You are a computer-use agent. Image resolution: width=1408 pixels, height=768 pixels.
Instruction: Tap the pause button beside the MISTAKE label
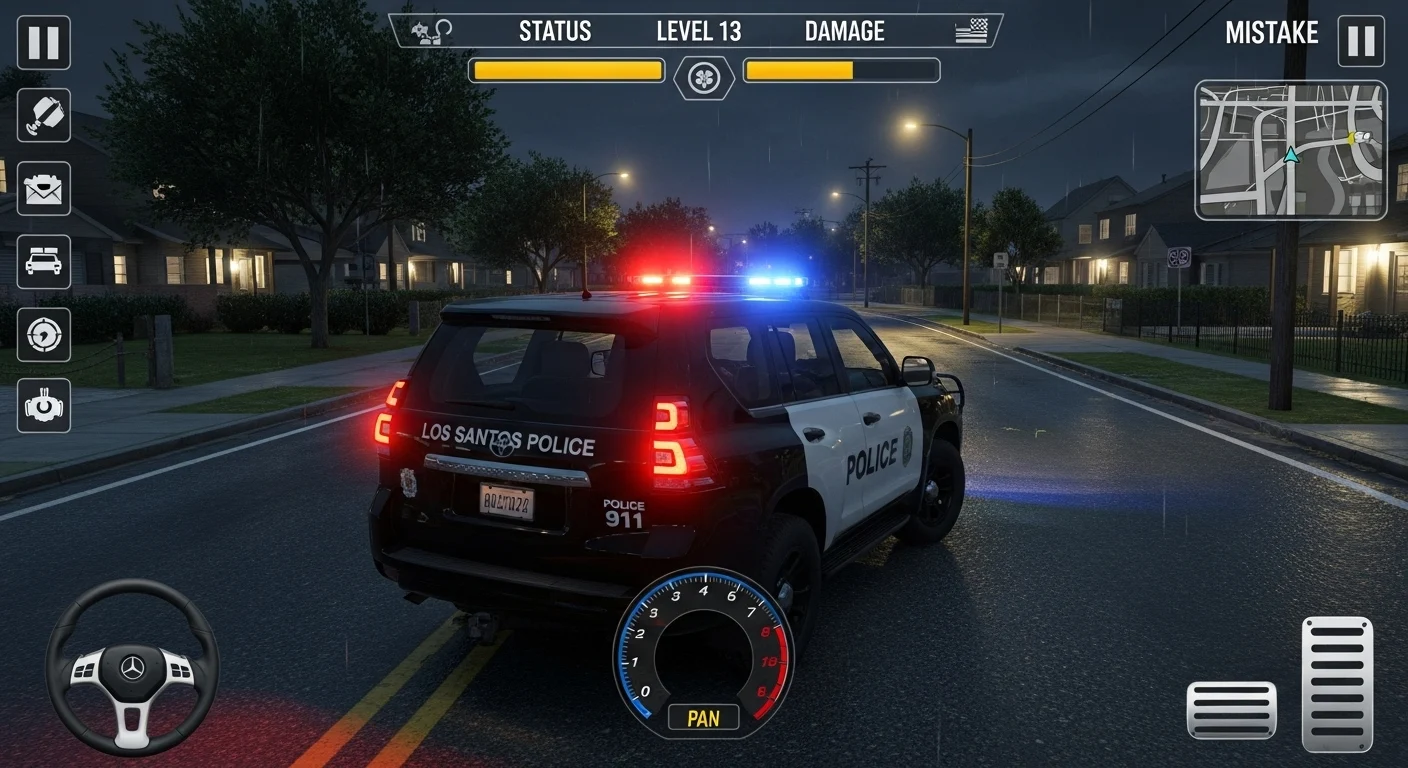[1361, 41]
